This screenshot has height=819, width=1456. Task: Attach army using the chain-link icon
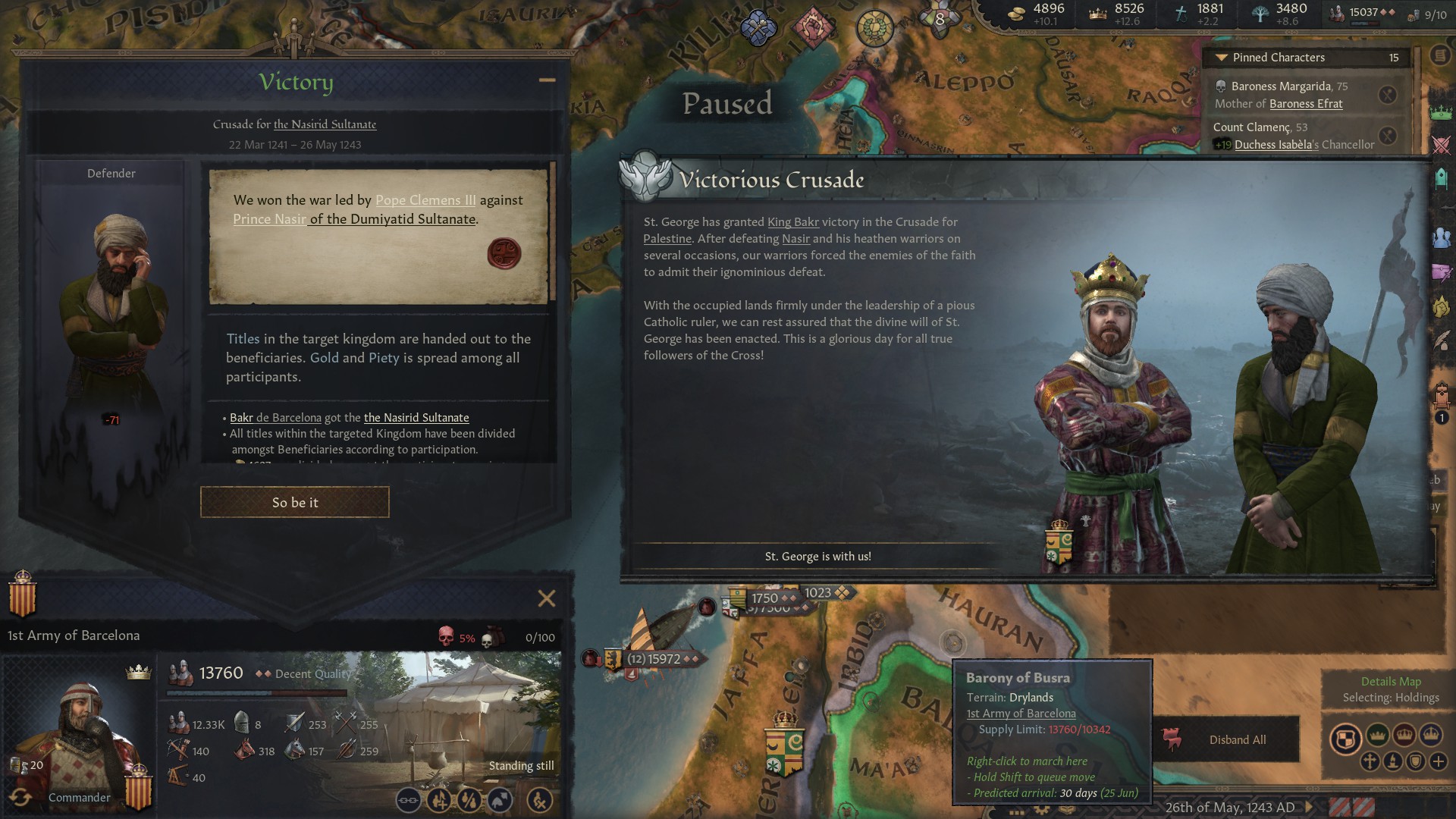point(409,799)
